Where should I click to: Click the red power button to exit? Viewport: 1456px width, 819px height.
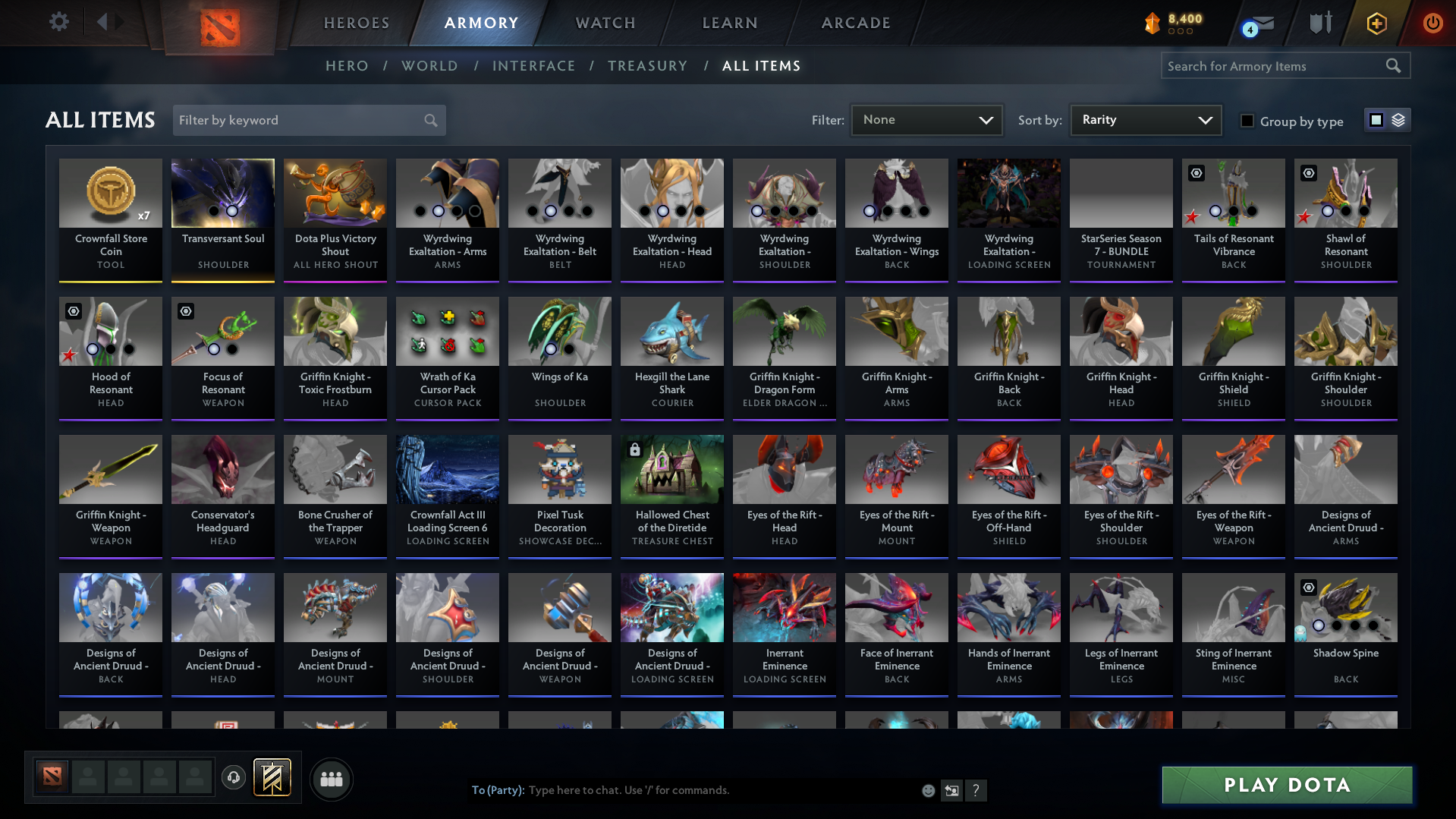tap(1432, 23)
